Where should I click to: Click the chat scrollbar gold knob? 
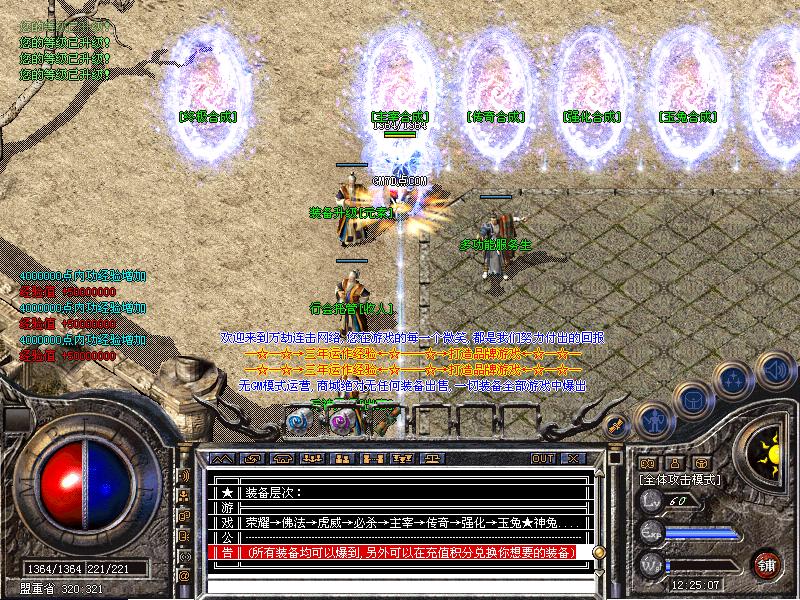tap(599, 551)
